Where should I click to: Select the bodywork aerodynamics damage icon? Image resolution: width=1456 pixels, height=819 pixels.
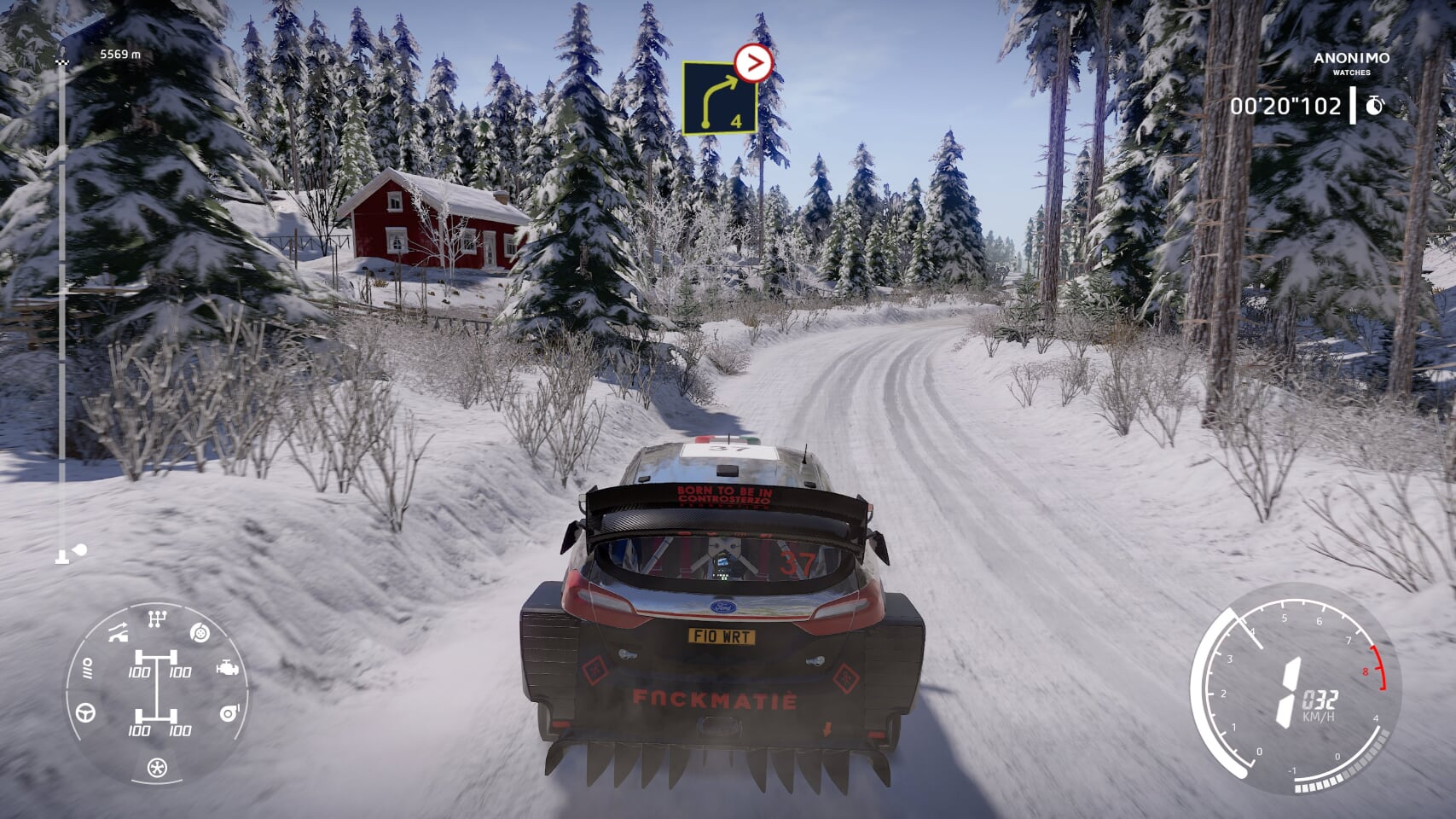pos(118,633)
